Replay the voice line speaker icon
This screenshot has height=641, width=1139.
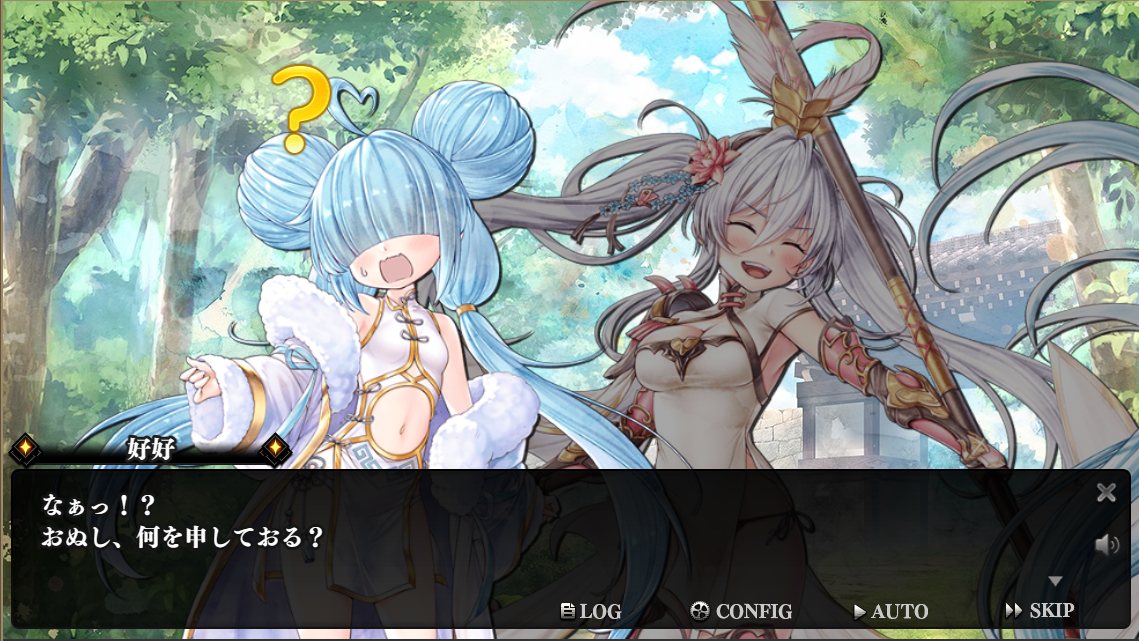(1106, 545)
